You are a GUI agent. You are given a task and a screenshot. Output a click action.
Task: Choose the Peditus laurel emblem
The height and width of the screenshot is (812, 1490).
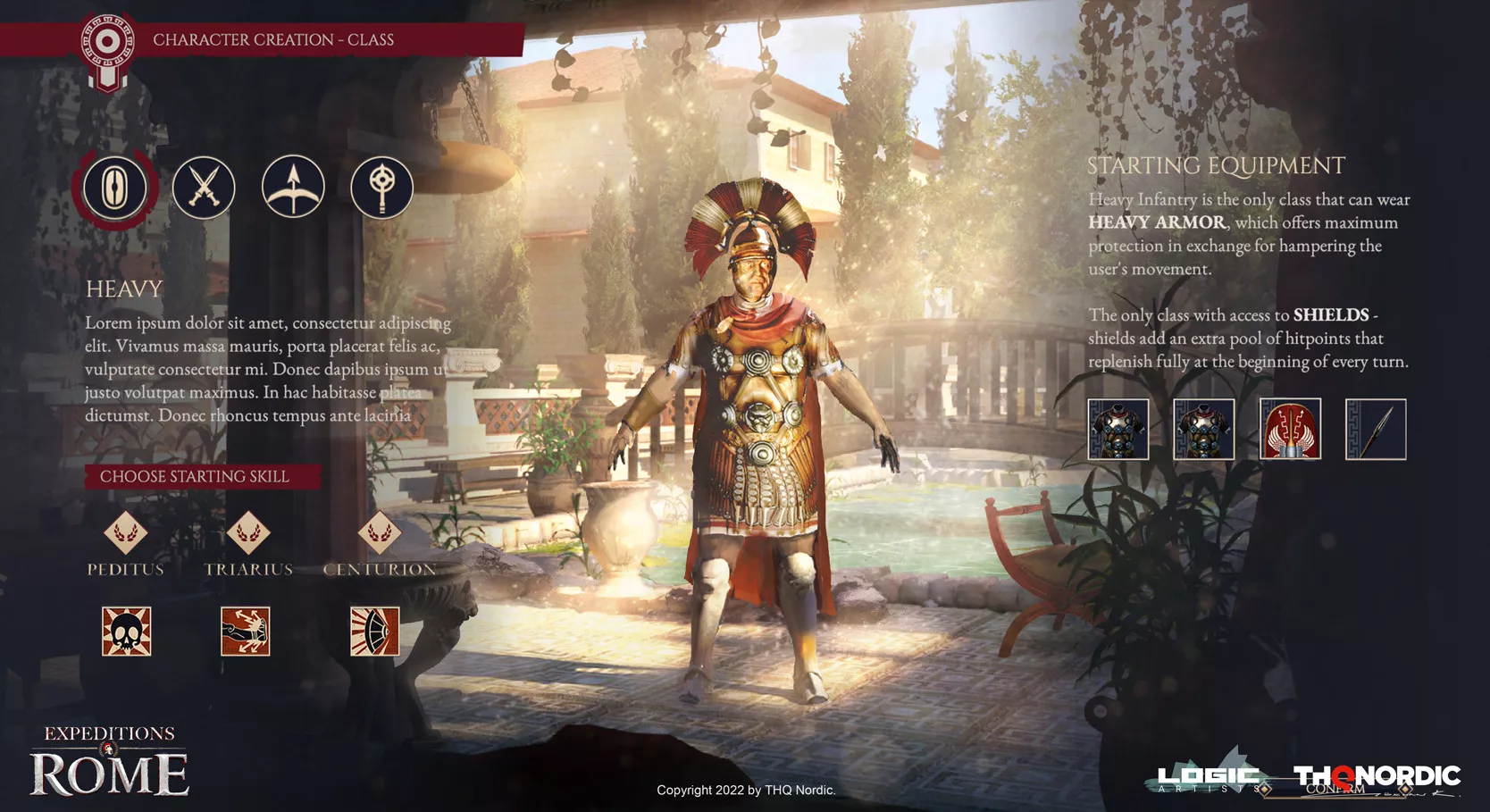click(x=126, y=533)
